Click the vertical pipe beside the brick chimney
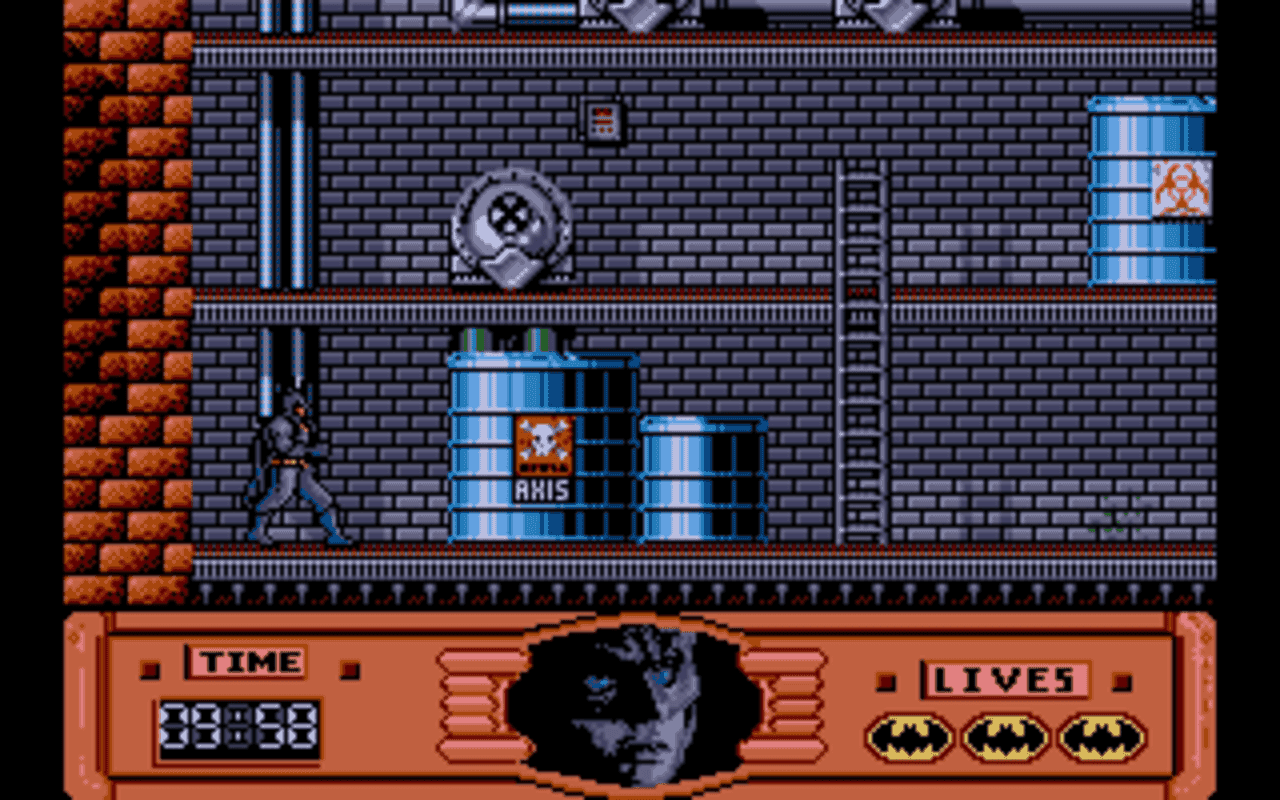This screenshot has height=800, width=1280. (268, 200)
